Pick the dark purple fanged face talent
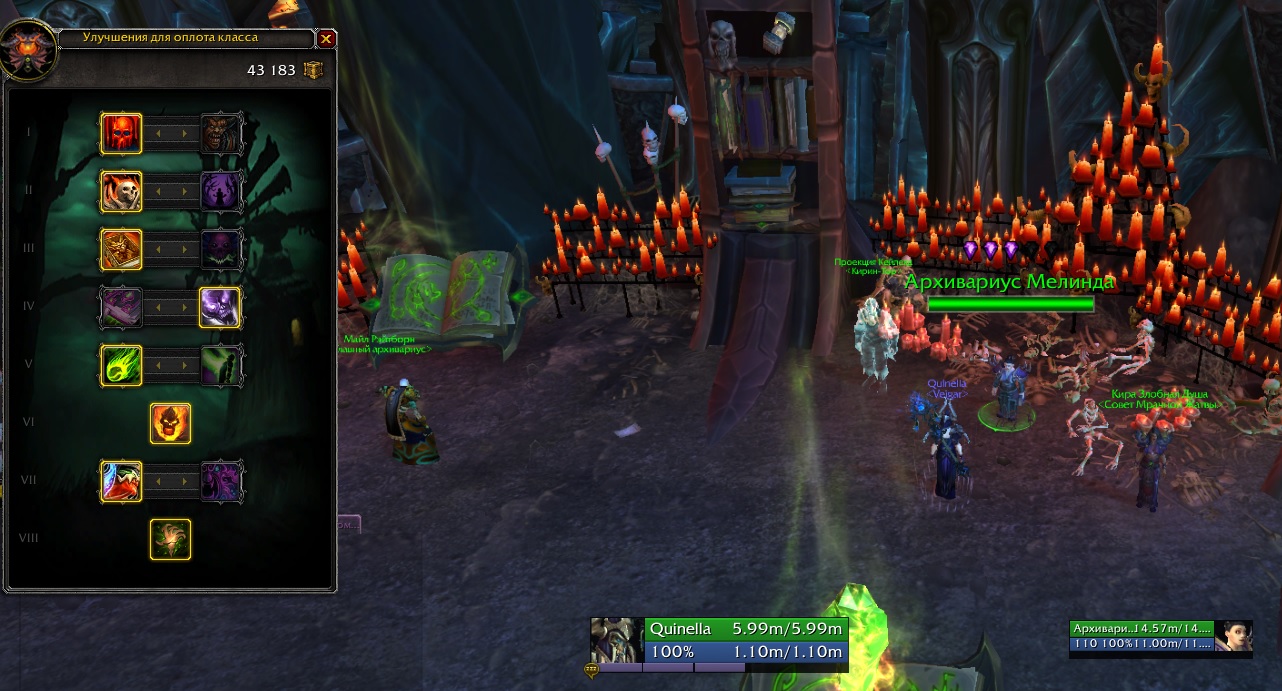1282x691 pixels. (x=221, y=249)
